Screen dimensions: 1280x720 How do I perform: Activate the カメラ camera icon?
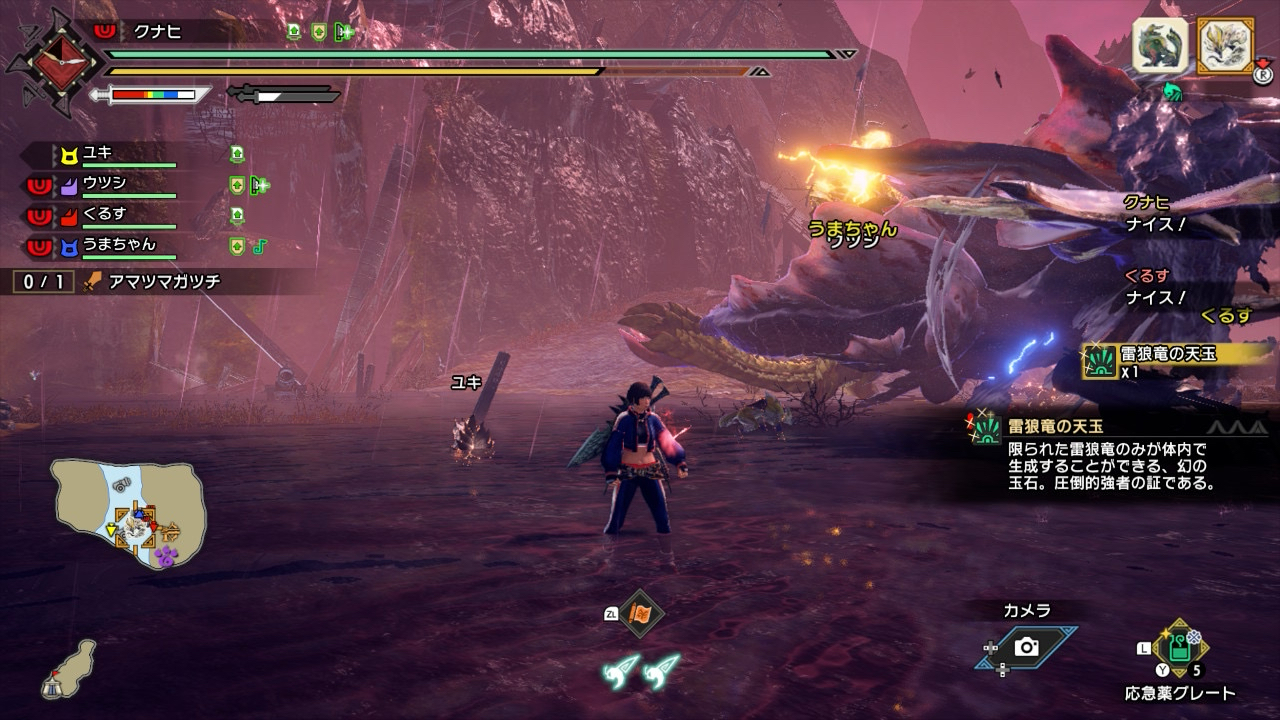pyautogui.click(x=1026, y=647)
